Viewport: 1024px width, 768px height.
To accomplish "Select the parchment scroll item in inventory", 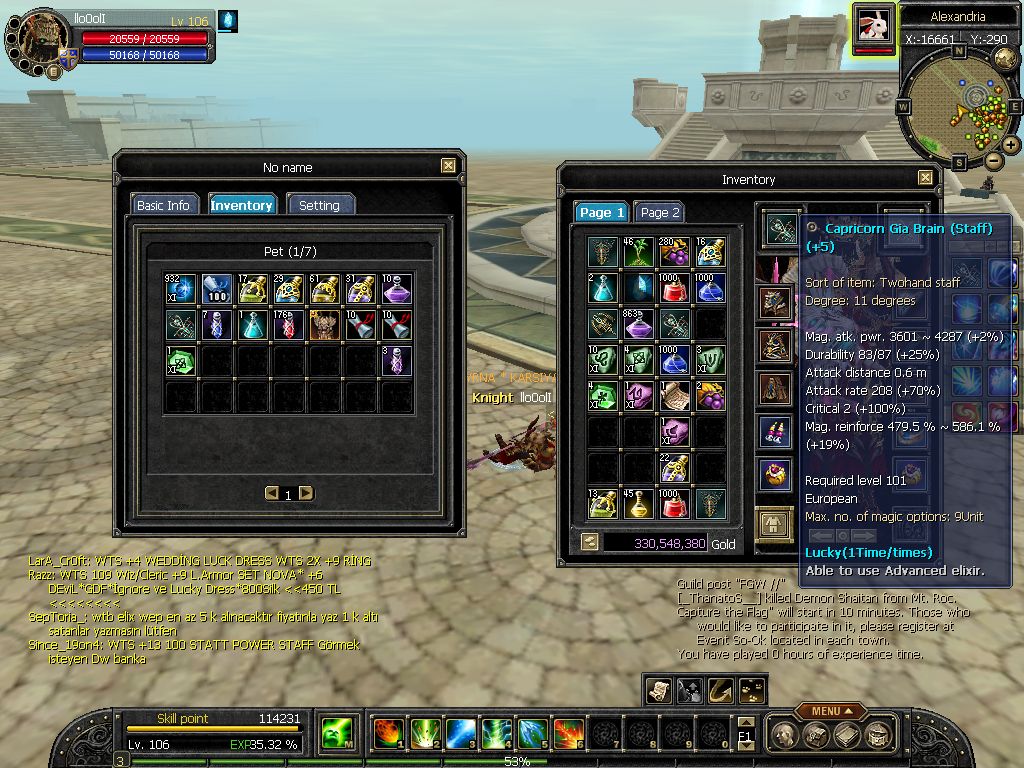I will 674,396.
